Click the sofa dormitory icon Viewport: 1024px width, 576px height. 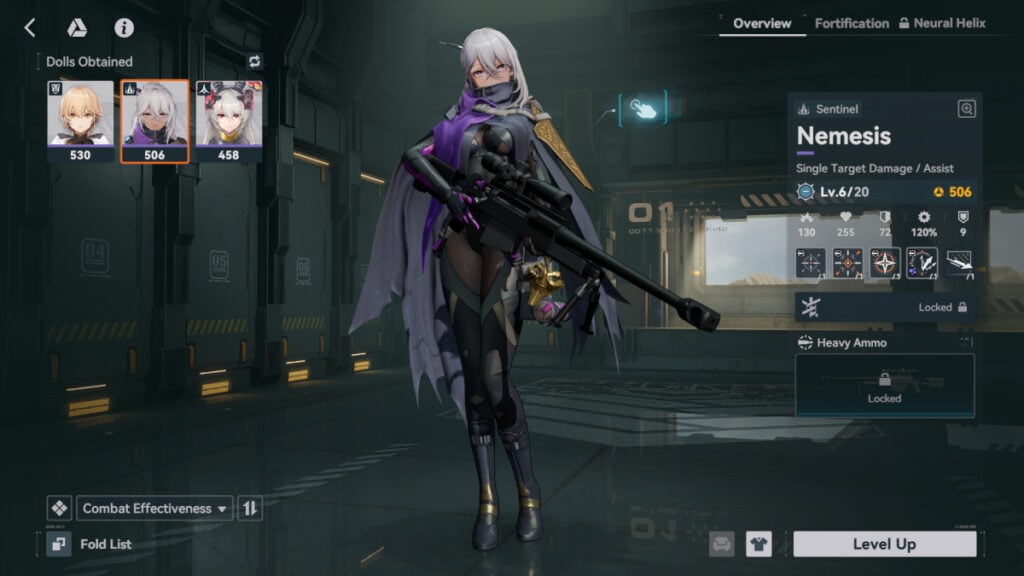[722, 544]
